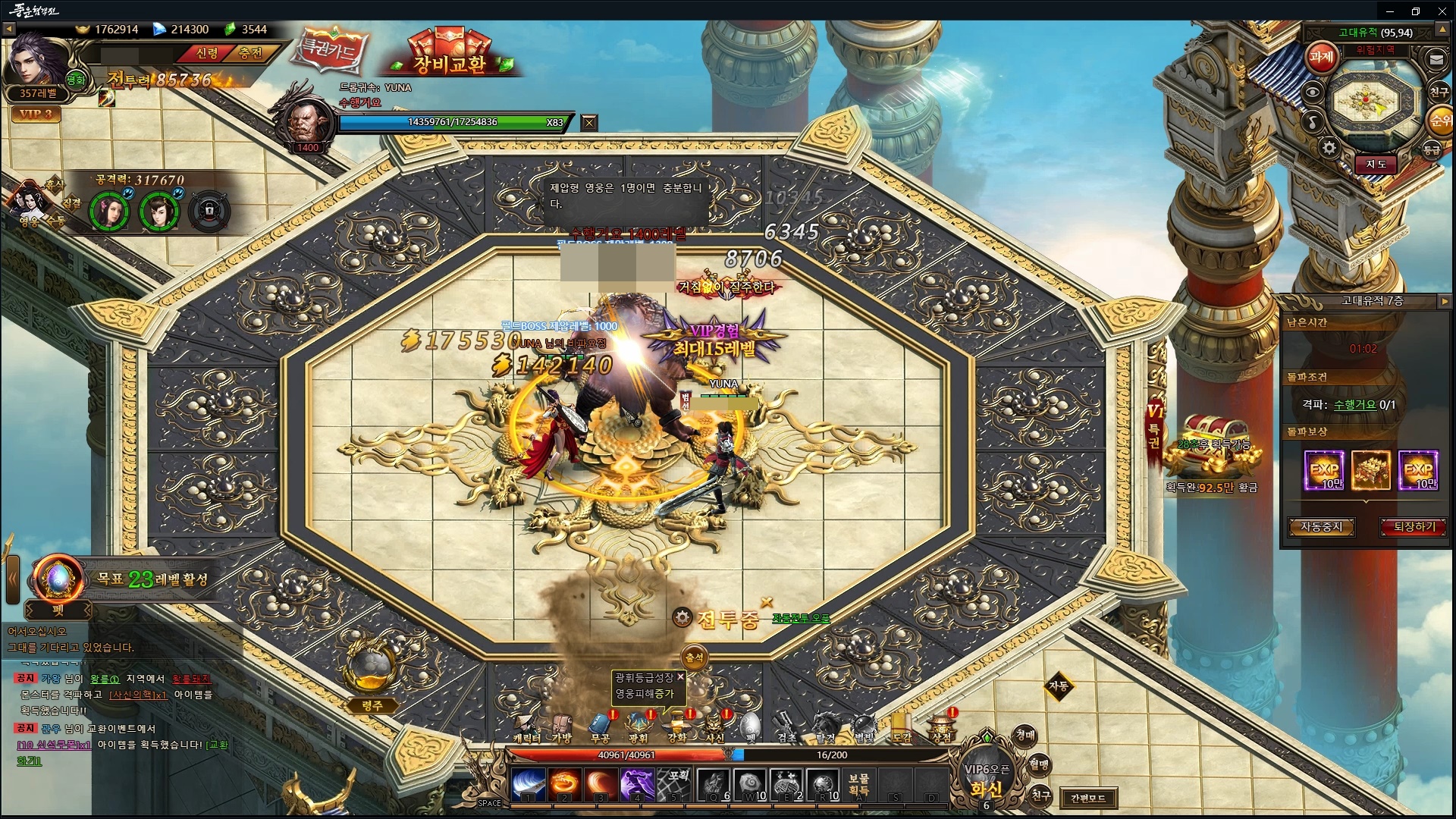Open the 과제 tasks red button
Image resolution: width=1456 pixels, height=819 pixels.
pyautogui.click(x=1321, y=57)
